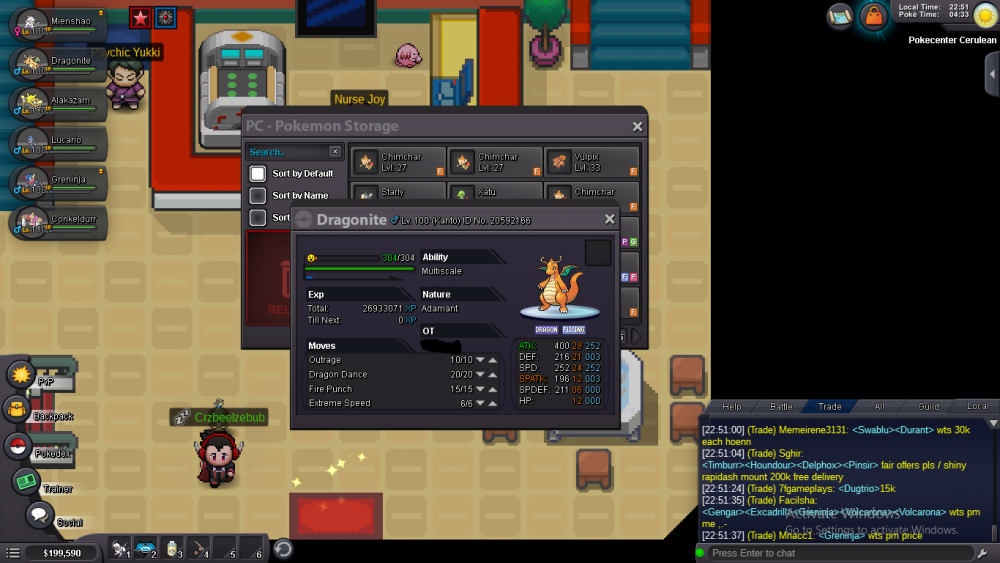This screenshot has height=563, width=1000.
Task: Switch to the Guild chat tab
Action: coord(929,407)
